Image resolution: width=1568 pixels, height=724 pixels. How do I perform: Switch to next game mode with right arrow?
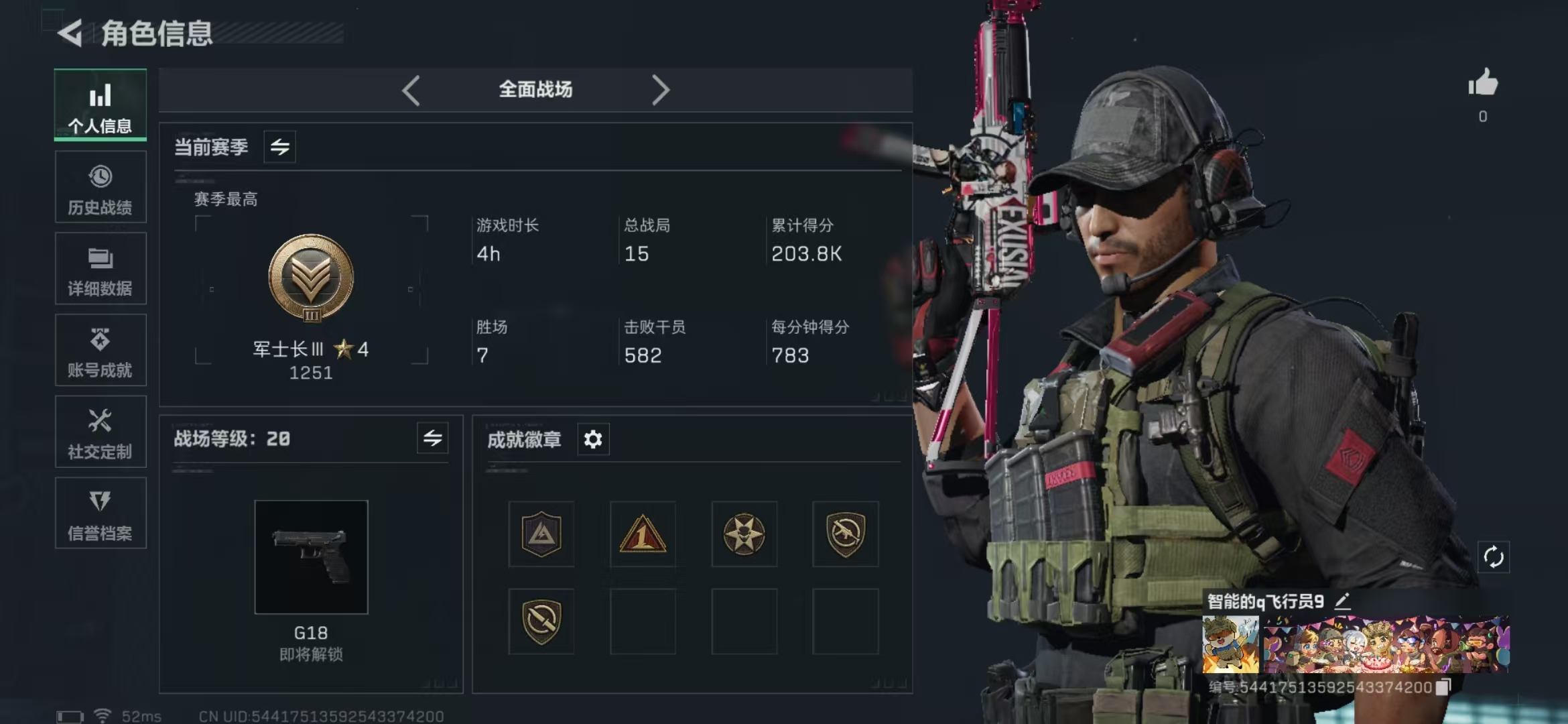tap(660, 90)
